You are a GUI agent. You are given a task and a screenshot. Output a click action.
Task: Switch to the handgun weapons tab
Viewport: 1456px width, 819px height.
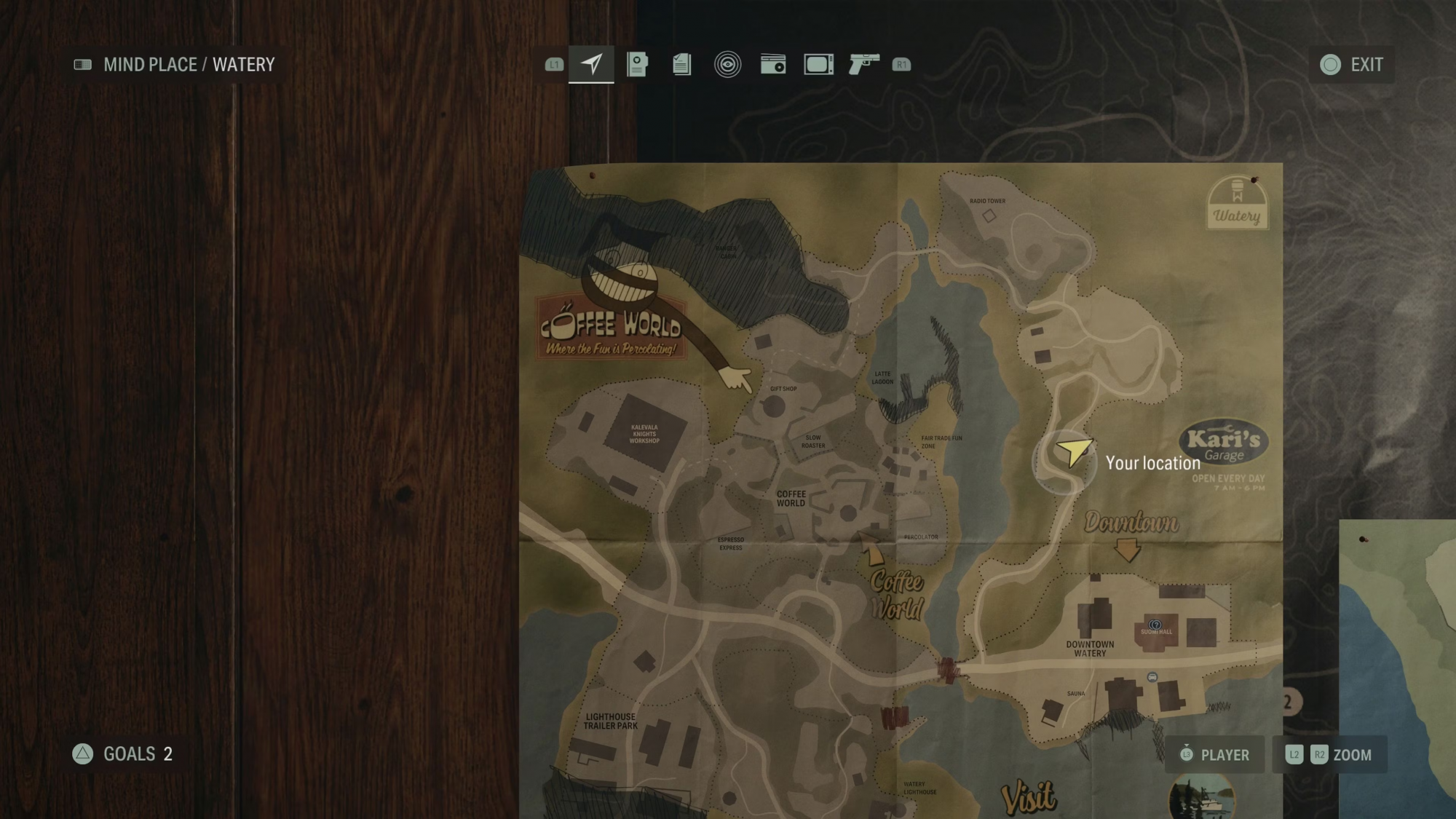click(864, 64)
